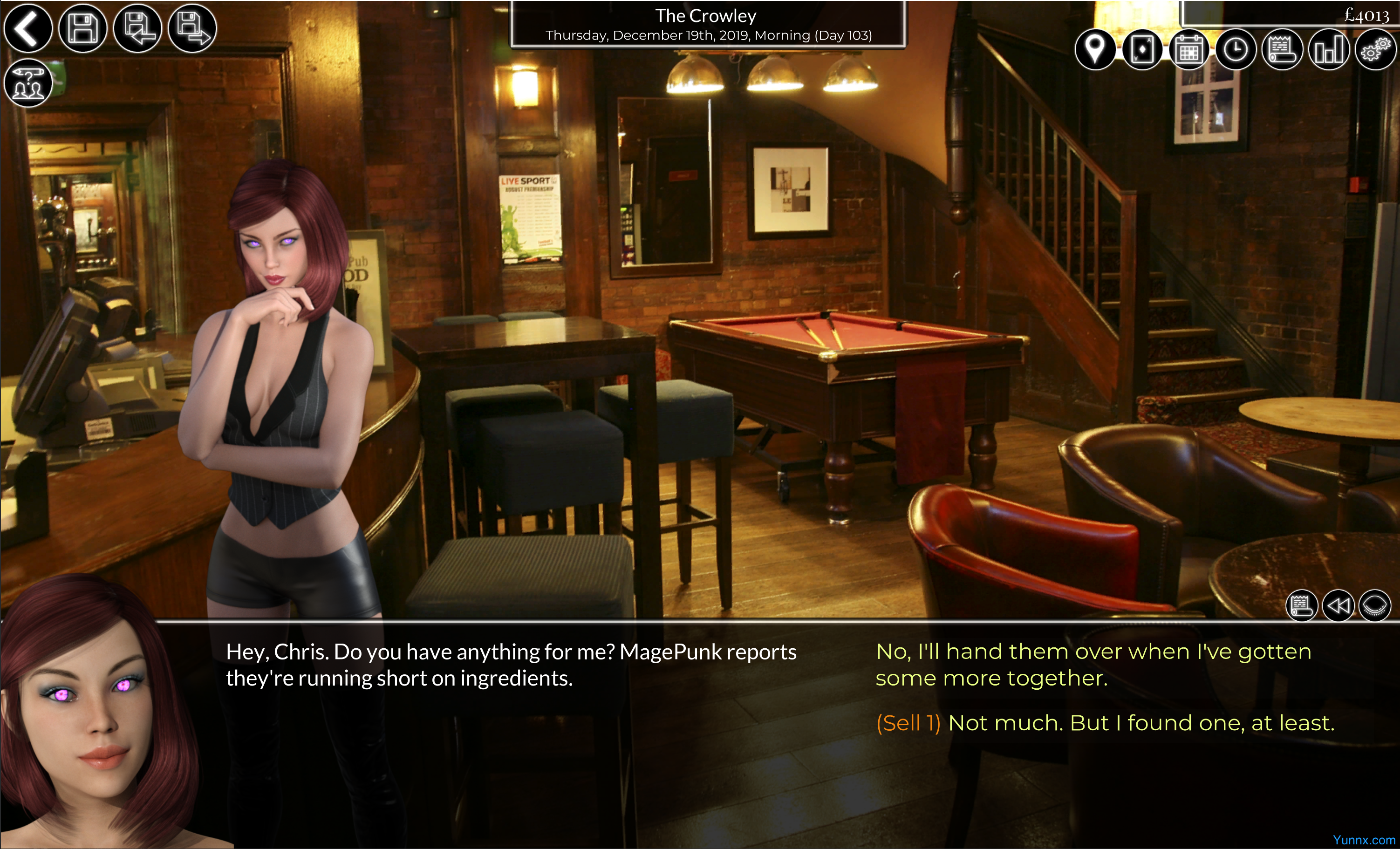Open the scroll icon next to rewind
Viewport: 1400px width, 849px height.
[1301, 605]
